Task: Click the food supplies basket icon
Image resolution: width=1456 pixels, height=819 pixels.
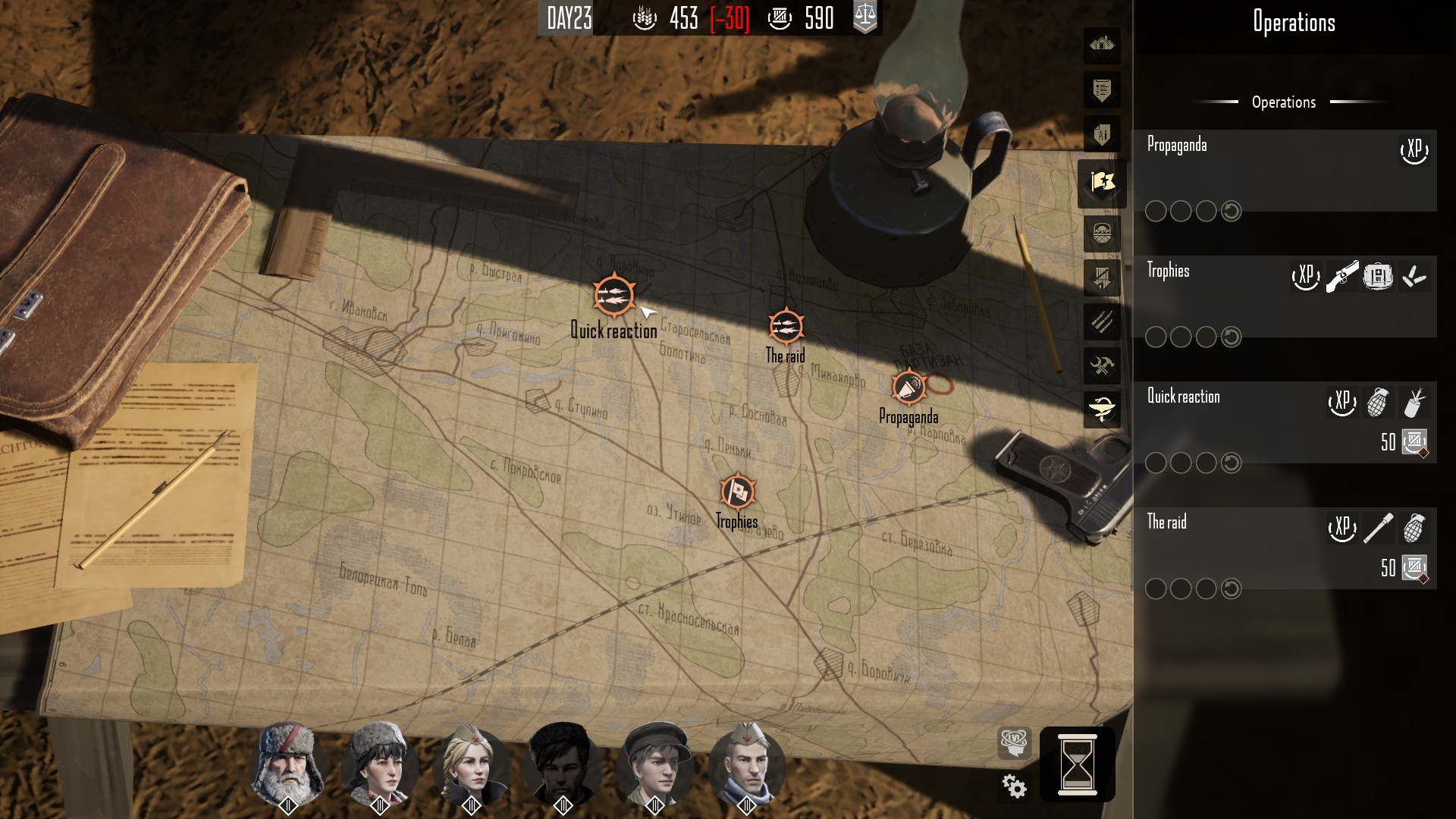Action: coord(1102,235)
